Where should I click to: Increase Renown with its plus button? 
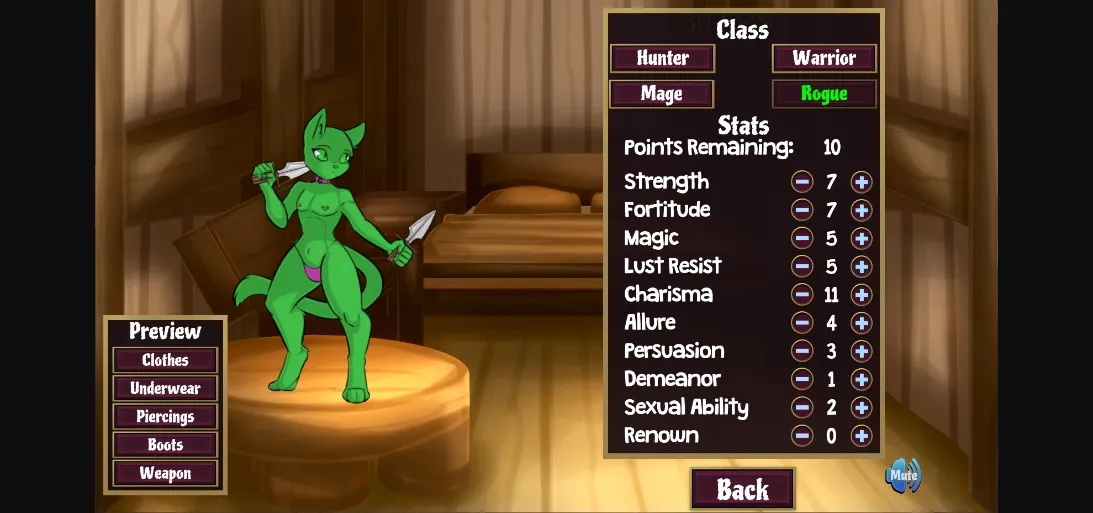[x=861, y=435]
